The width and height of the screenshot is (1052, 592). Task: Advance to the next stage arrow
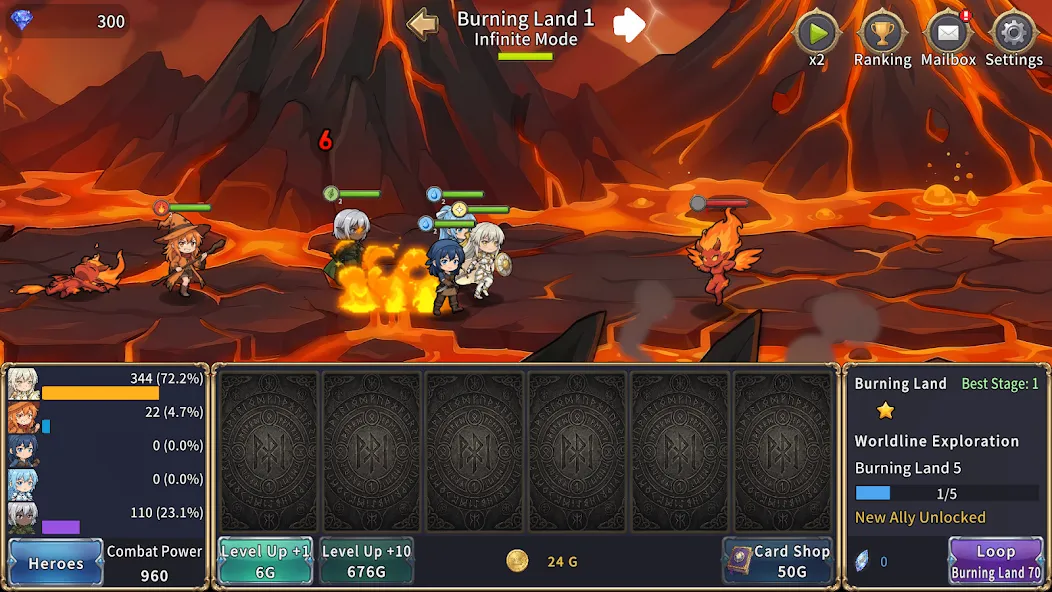629,25
